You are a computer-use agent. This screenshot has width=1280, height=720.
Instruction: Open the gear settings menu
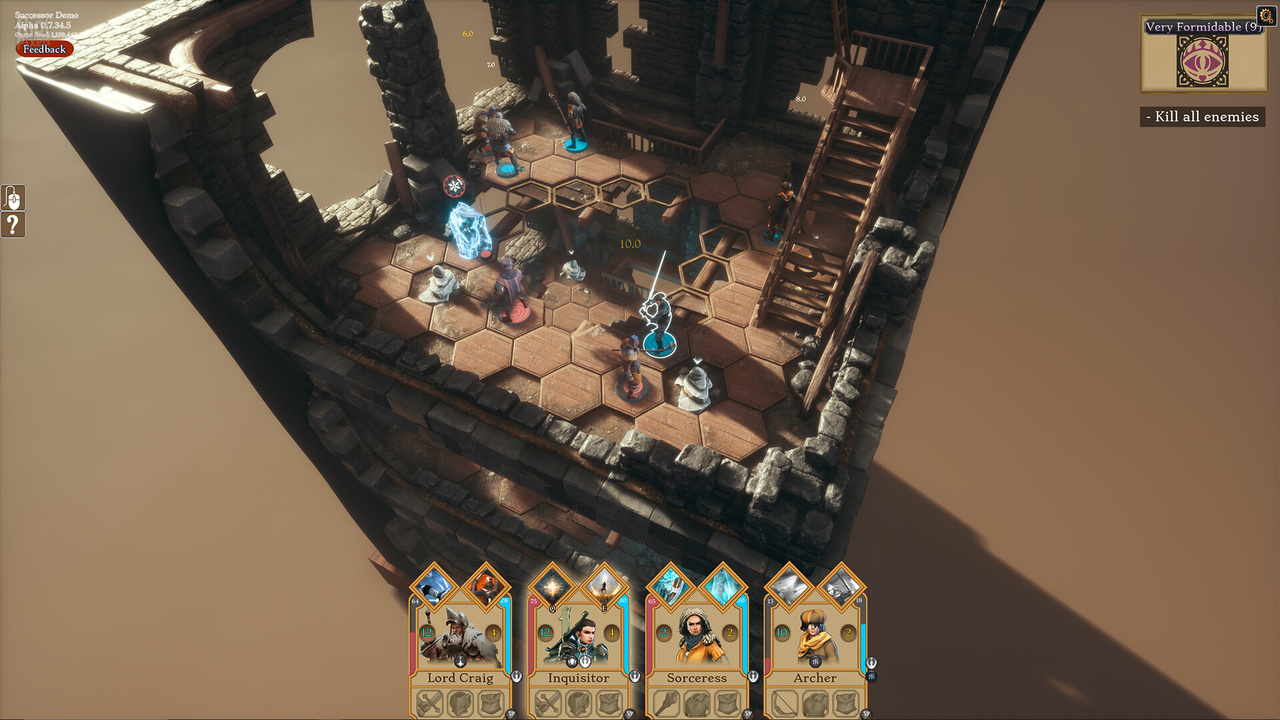pyautogui.click(x=1265, y=15)
